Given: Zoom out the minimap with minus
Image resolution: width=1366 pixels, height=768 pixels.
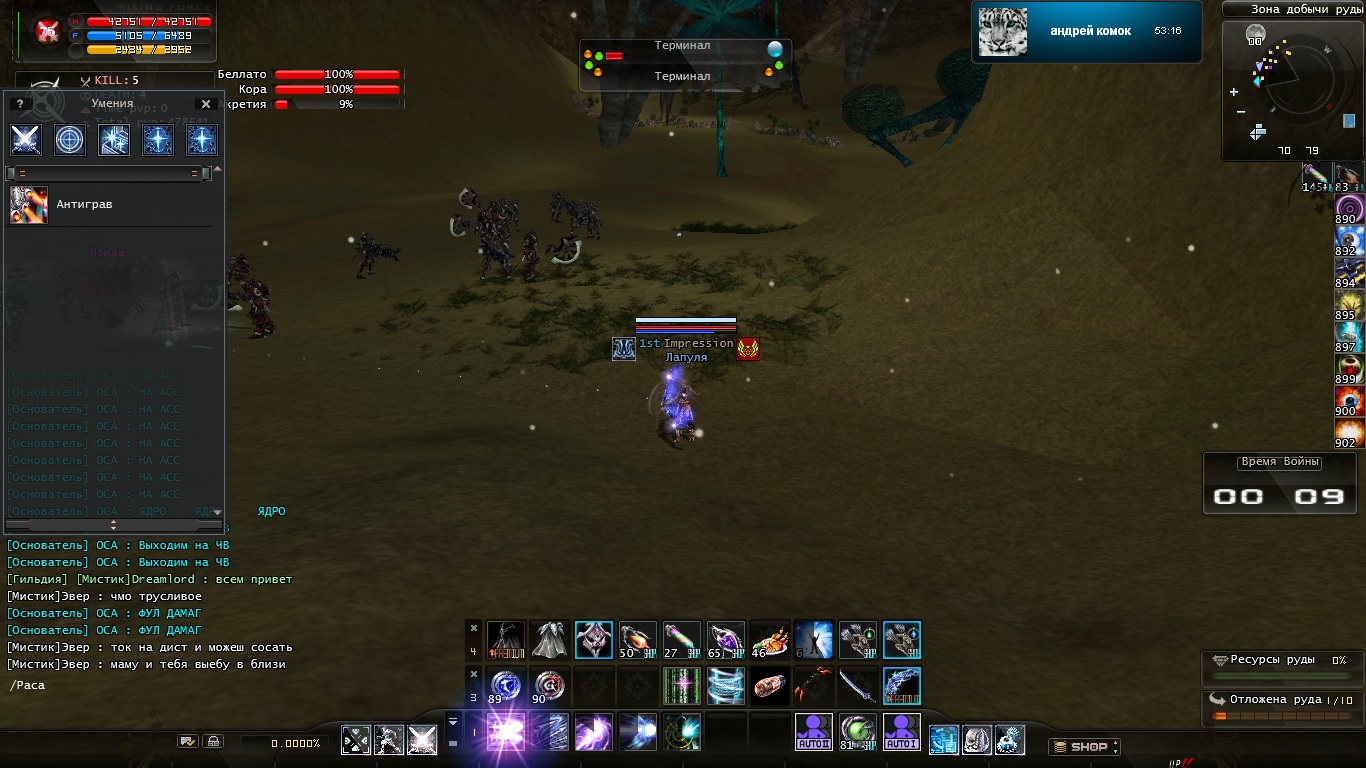Looking at the screenshot, I should point(1241,111).
